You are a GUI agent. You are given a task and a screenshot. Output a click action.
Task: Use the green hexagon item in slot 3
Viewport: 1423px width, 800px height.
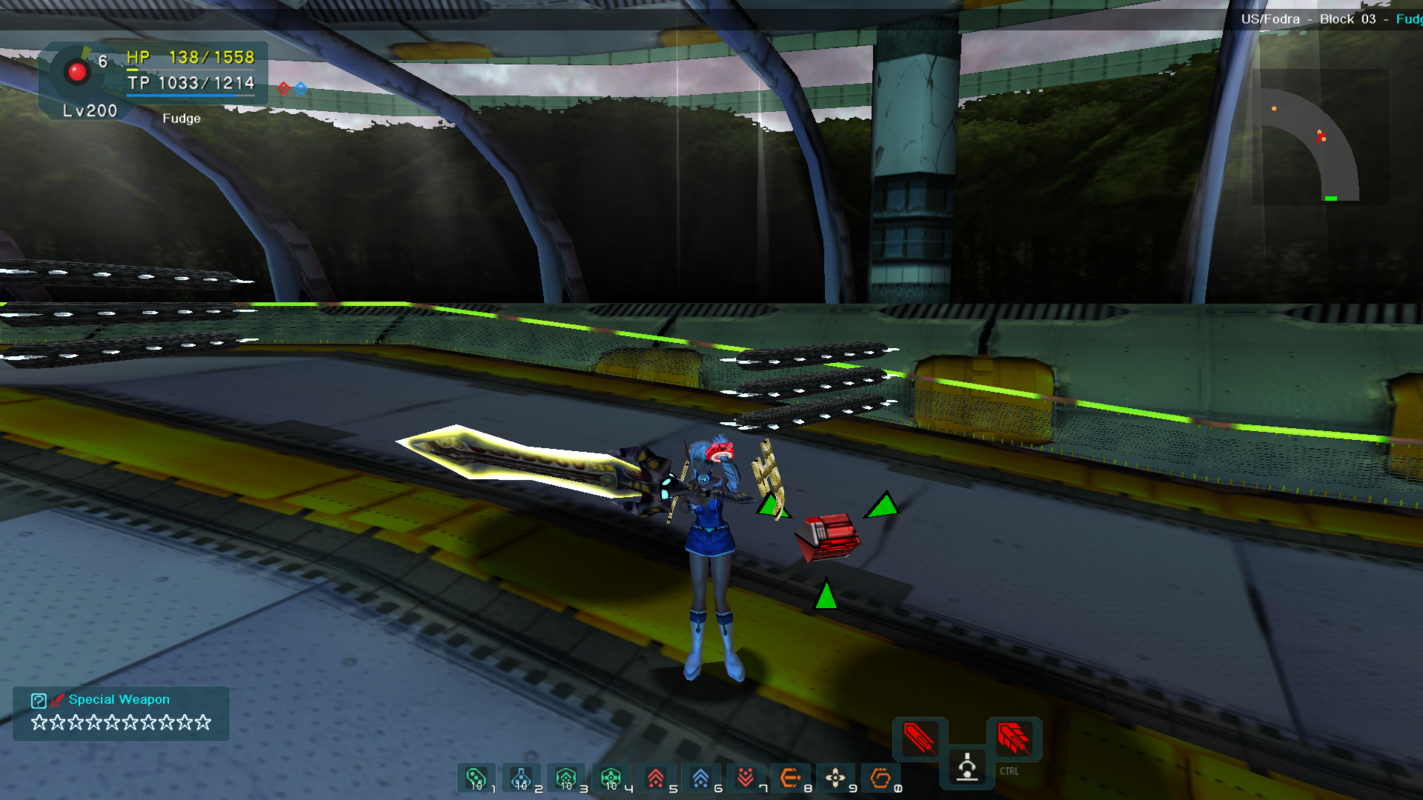click(x=566, y=778)
